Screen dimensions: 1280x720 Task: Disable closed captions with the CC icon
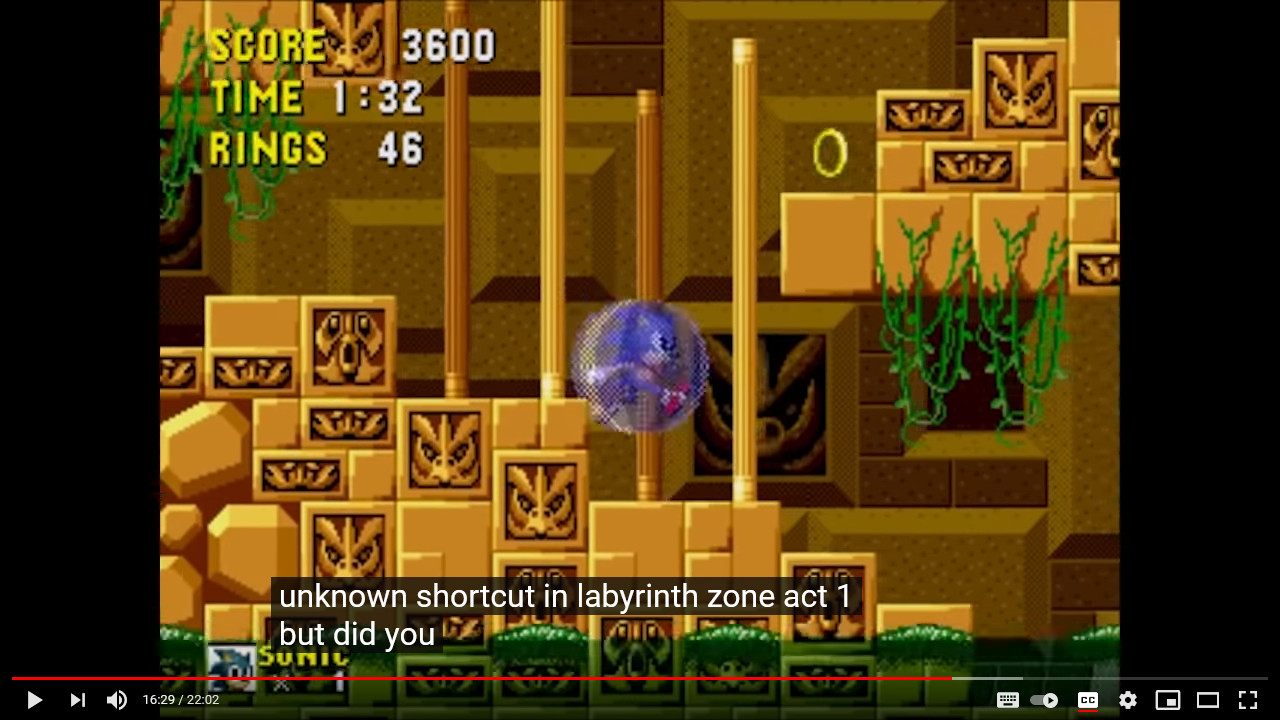1087,700
